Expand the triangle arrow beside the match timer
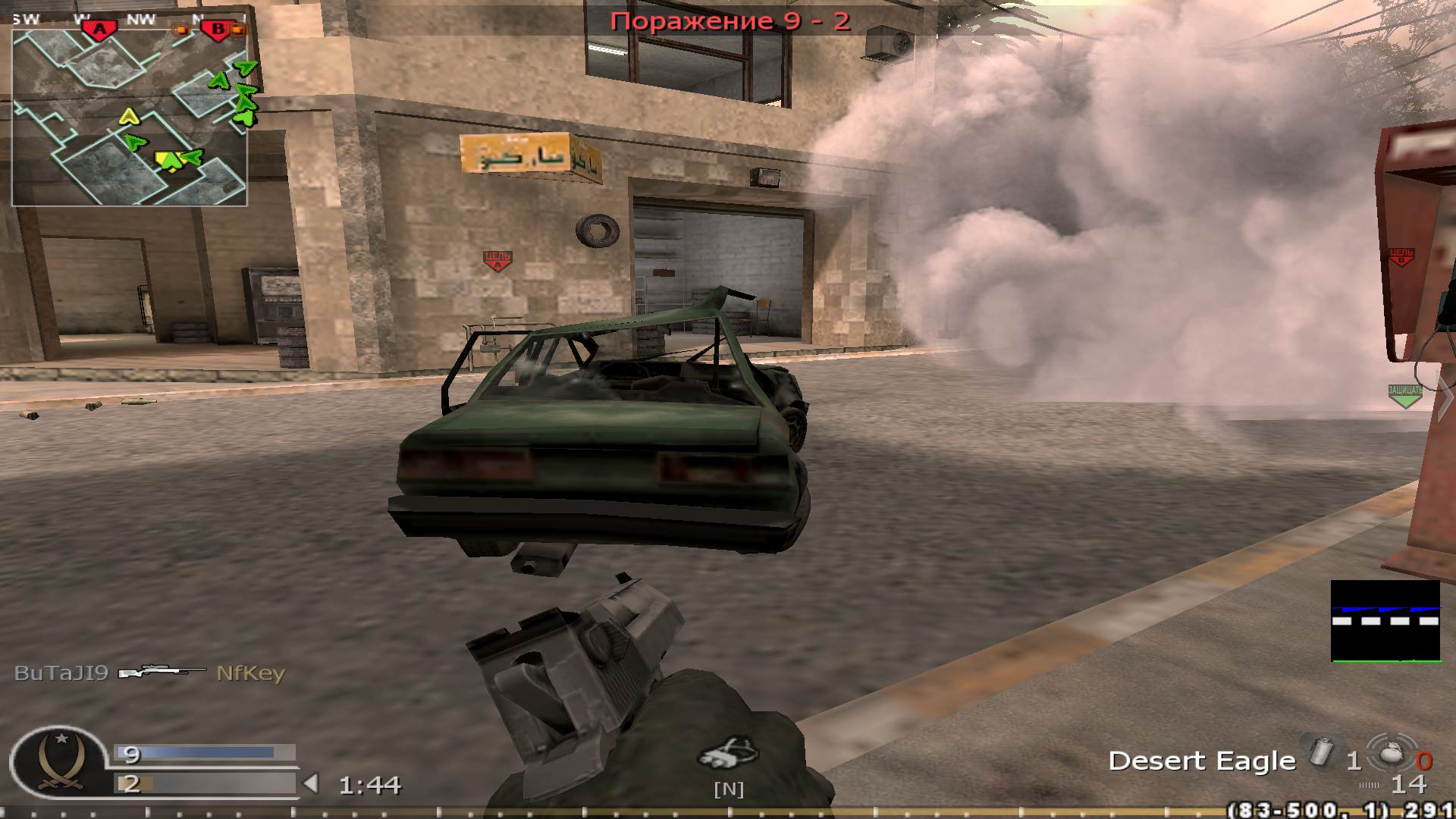 pos(312,784)
